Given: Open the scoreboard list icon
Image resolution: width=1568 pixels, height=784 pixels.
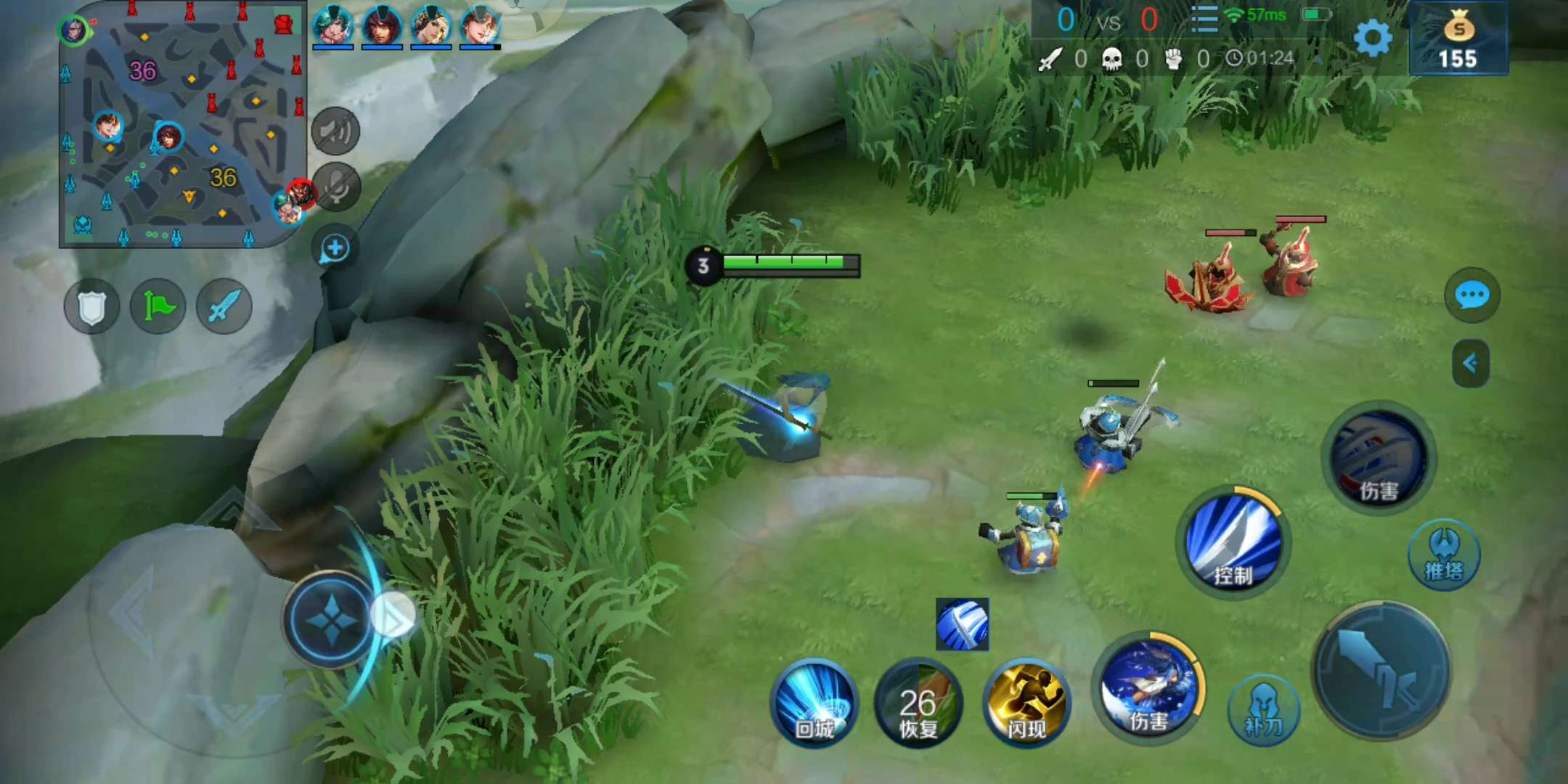Looking at the screenshot, I should 1204,19.
